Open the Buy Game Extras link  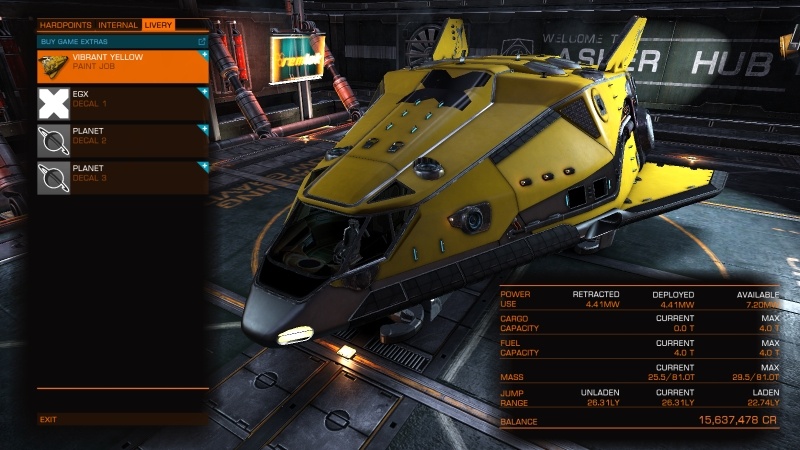122,42
